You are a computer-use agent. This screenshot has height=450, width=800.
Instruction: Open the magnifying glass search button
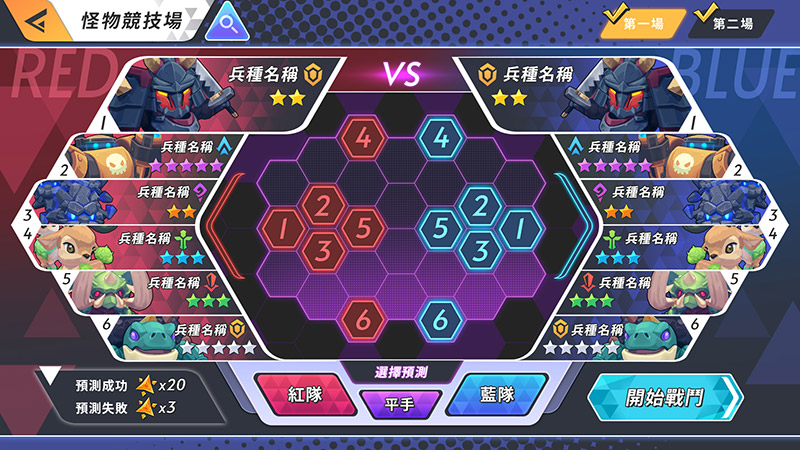(x=227, y=21)
